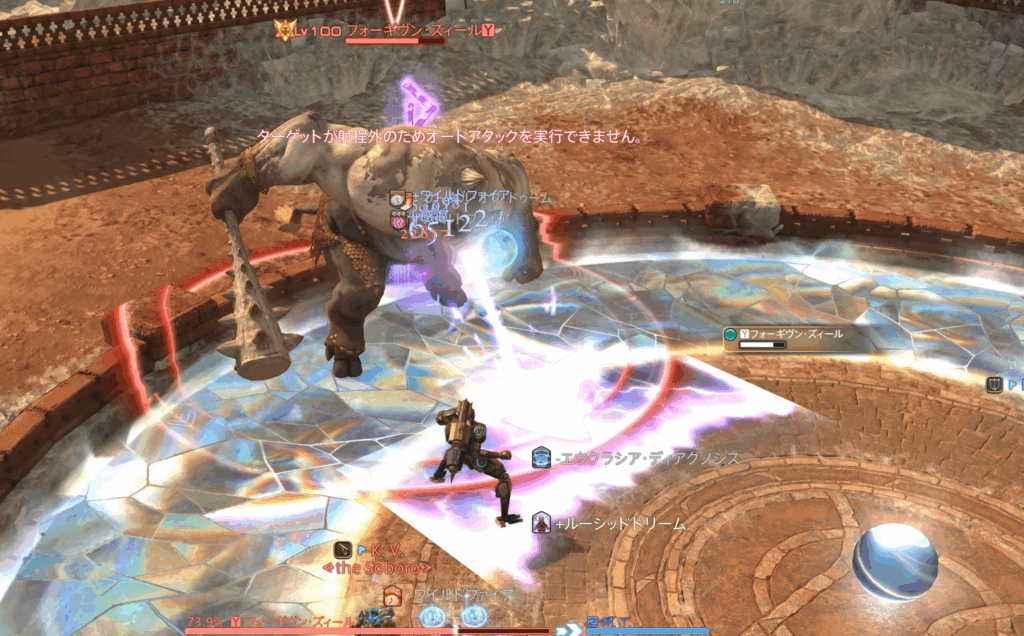Select フォーギヴン・ズィール in the enemy list

point(795,334)
